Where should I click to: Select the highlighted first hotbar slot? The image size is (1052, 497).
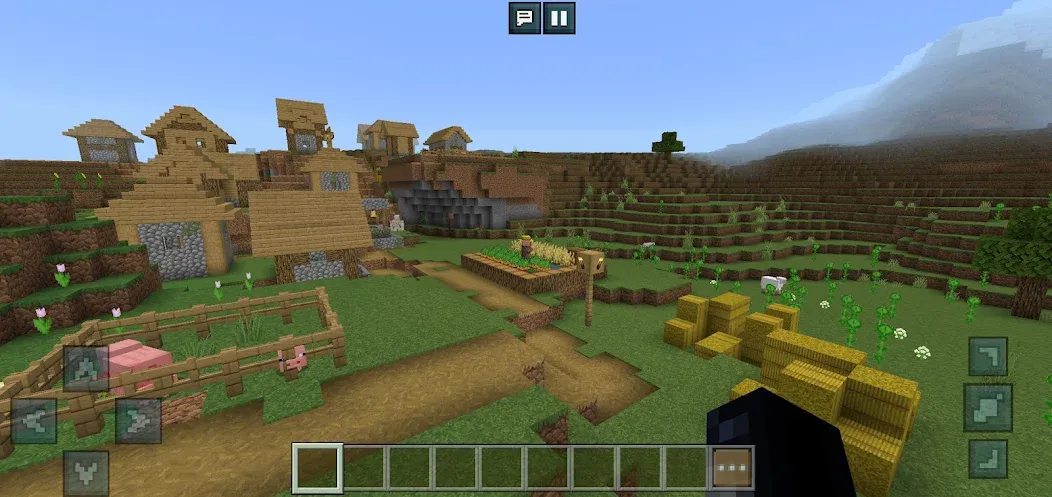(x=317, y=468)
